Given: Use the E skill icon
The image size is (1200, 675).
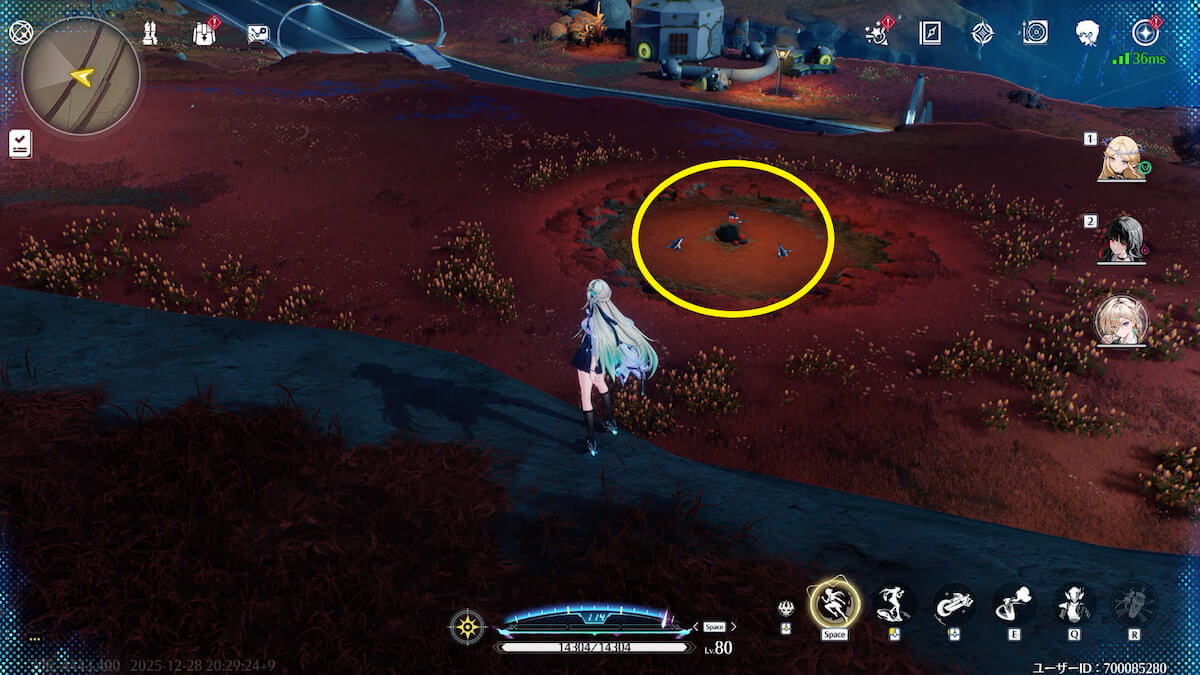Looking at the screenshot, I should pos(1014,604).
